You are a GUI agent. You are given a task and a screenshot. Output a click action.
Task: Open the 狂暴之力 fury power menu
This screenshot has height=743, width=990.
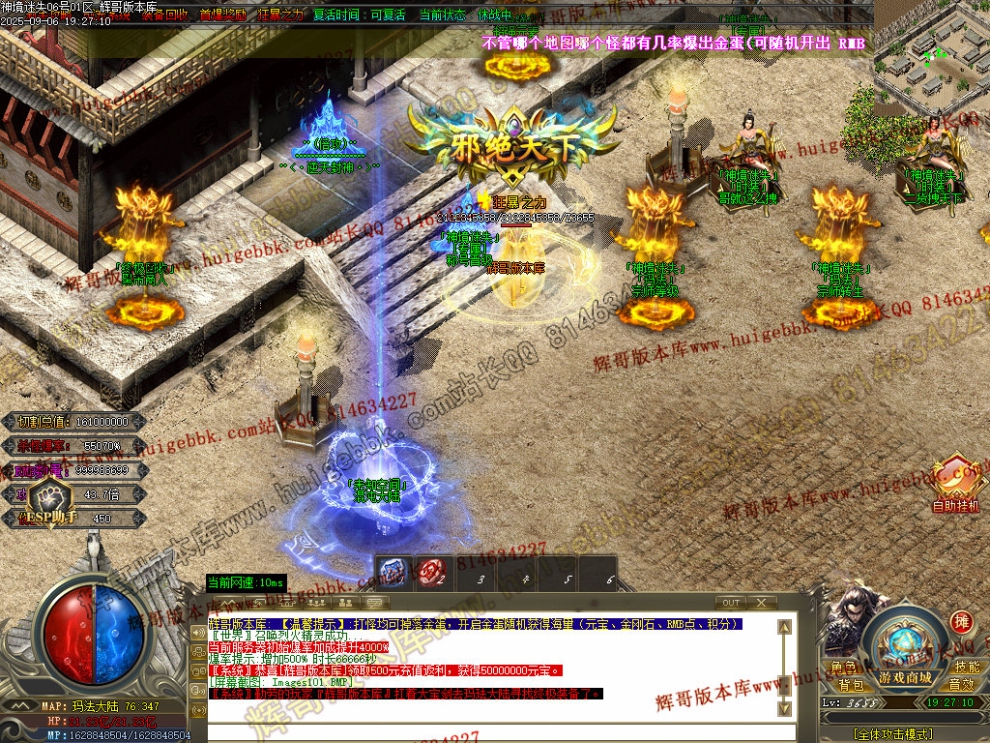coord(281,15)
